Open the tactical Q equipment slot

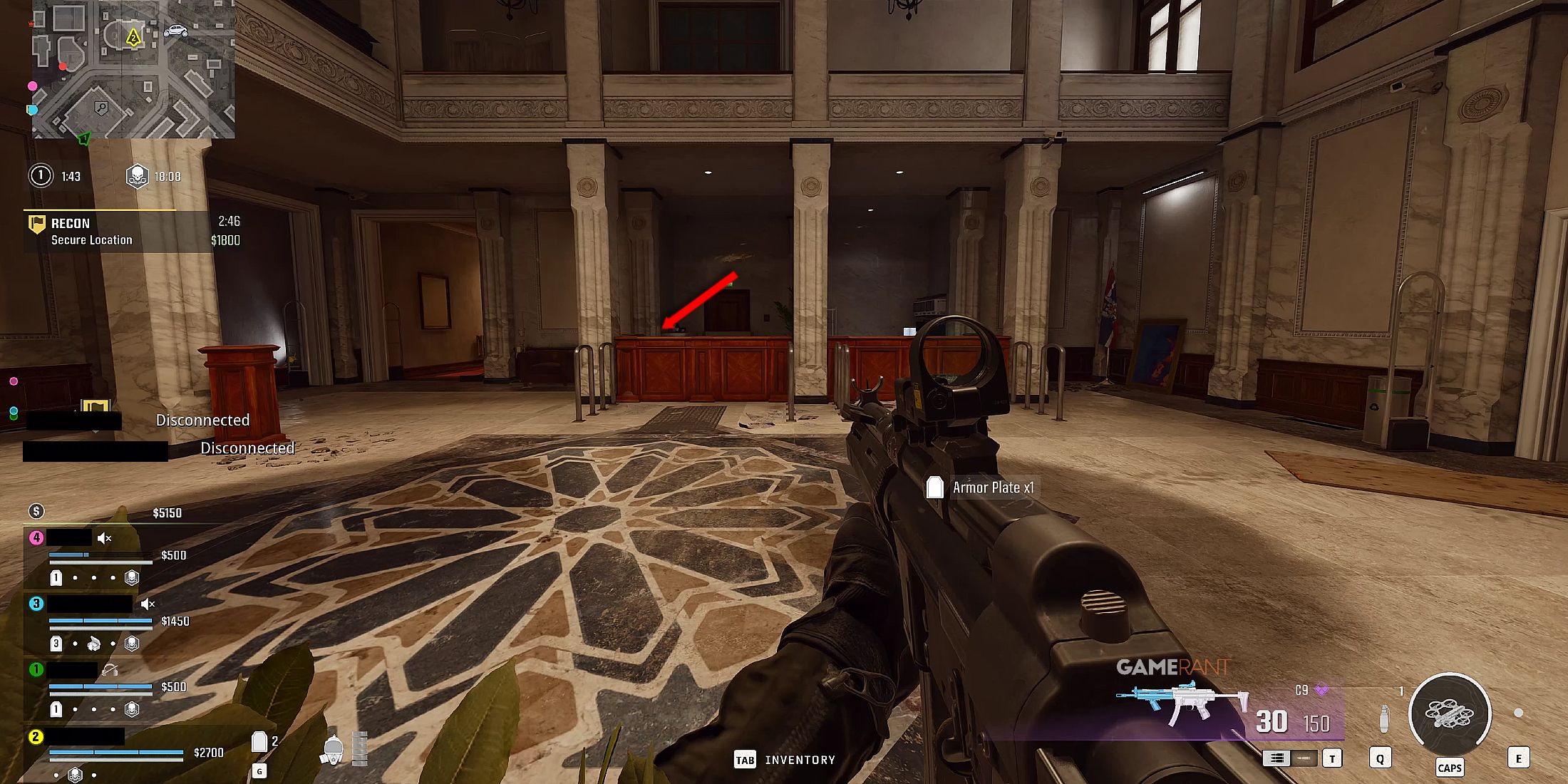click(x=1381, y=758)
